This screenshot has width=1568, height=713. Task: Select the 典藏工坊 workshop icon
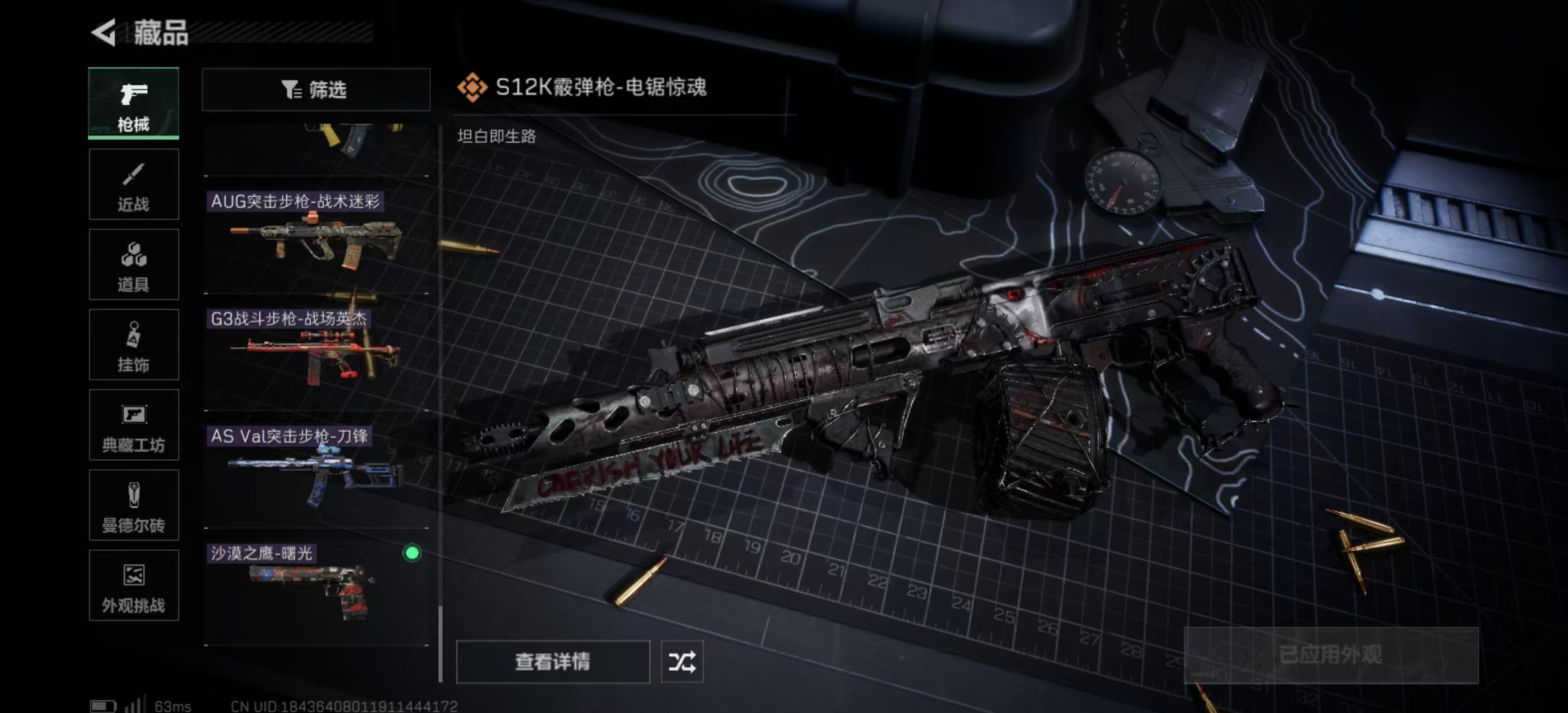pyautogui.click(x=133, y=425)
